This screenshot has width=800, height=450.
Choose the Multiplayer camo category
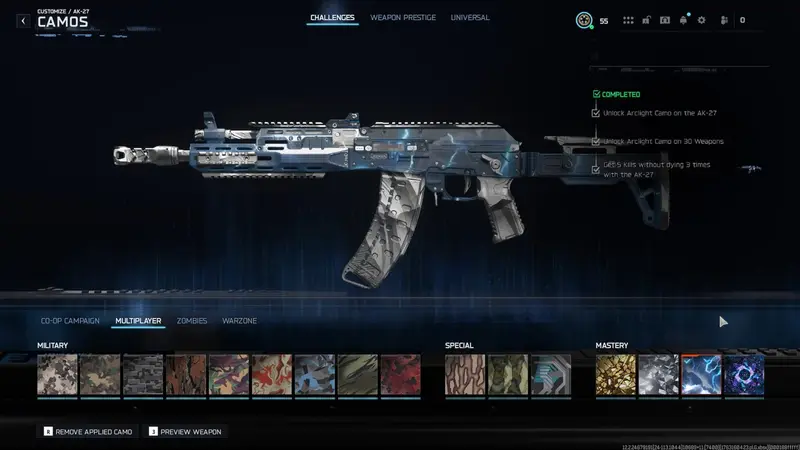coord(138,321)
